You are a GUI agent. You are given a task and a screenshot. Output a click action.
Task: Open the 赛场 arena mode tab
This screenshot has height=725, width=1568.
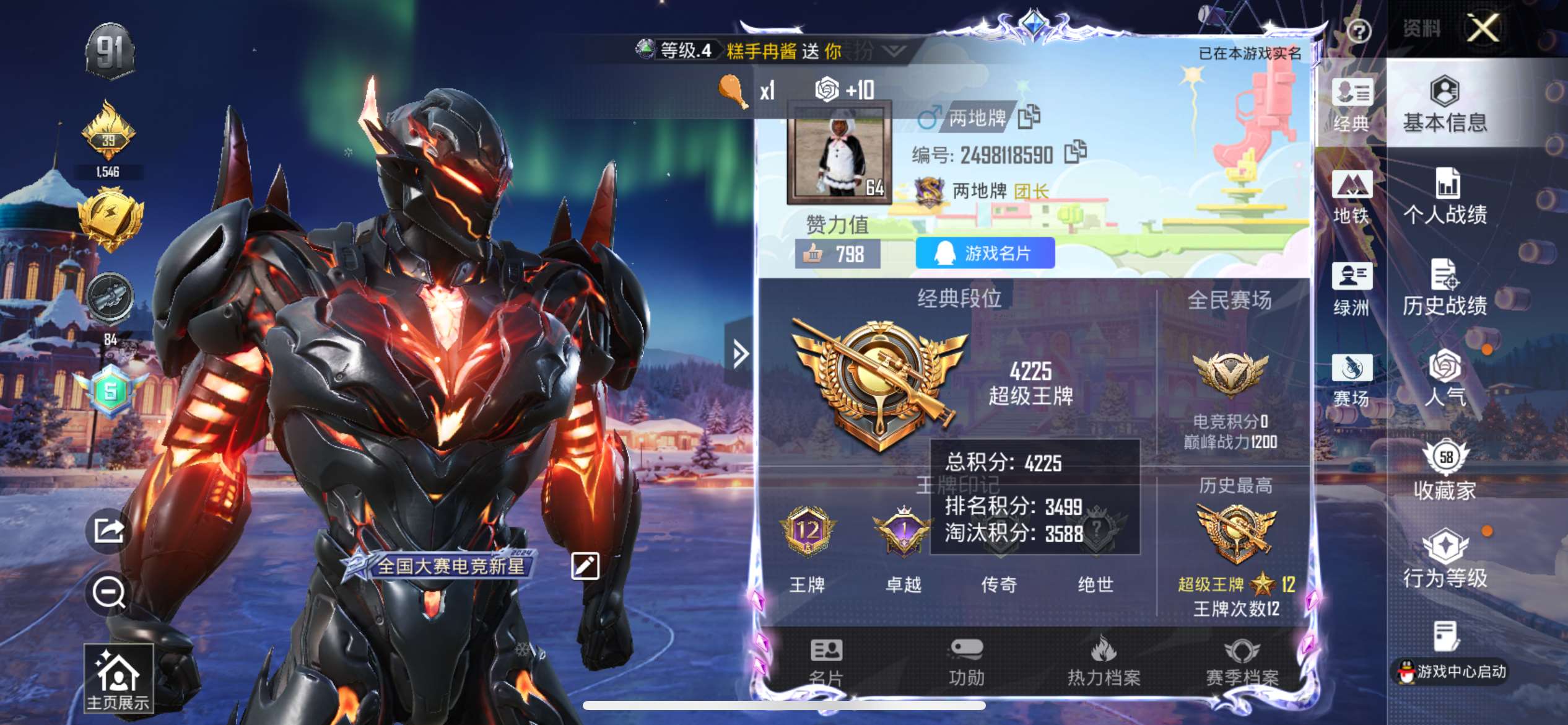pyautogui.click(x=1351, y=379)
